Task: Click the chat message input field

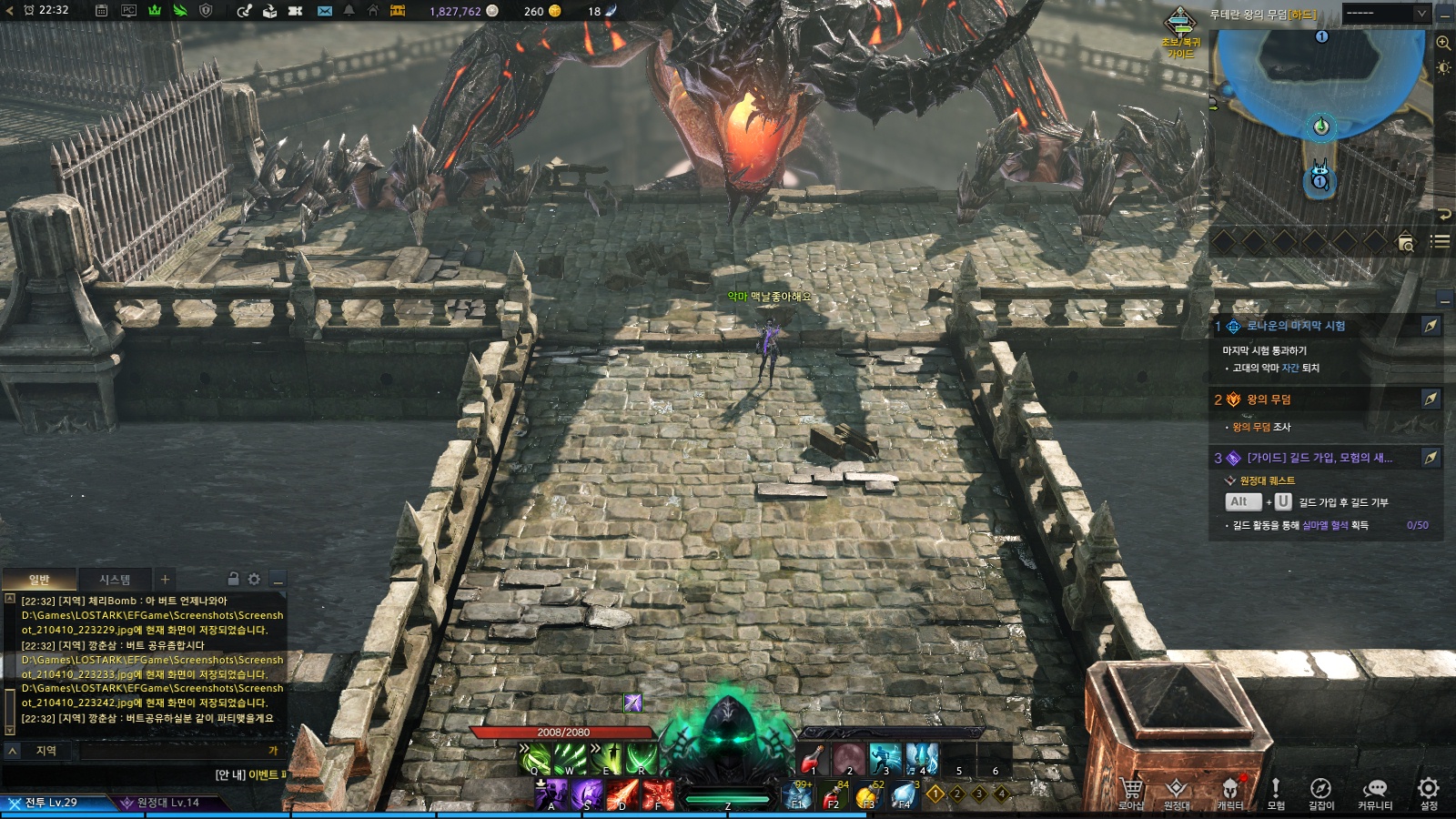Action: pyautogui.click(x=173, y=751)
